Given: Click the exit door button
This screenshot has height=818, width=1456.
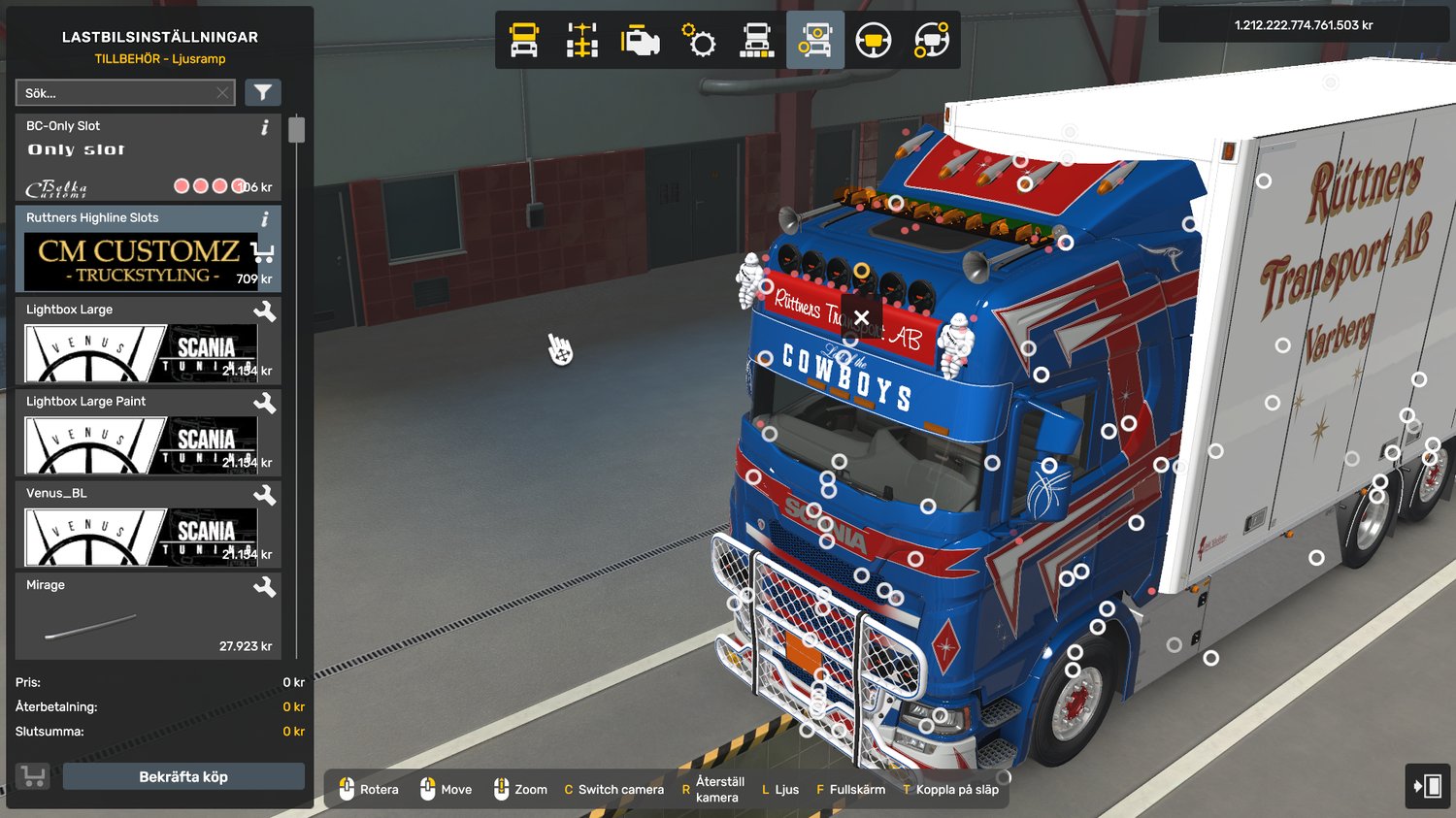Looking at the screenshot, I should [x=1428, y=786].
